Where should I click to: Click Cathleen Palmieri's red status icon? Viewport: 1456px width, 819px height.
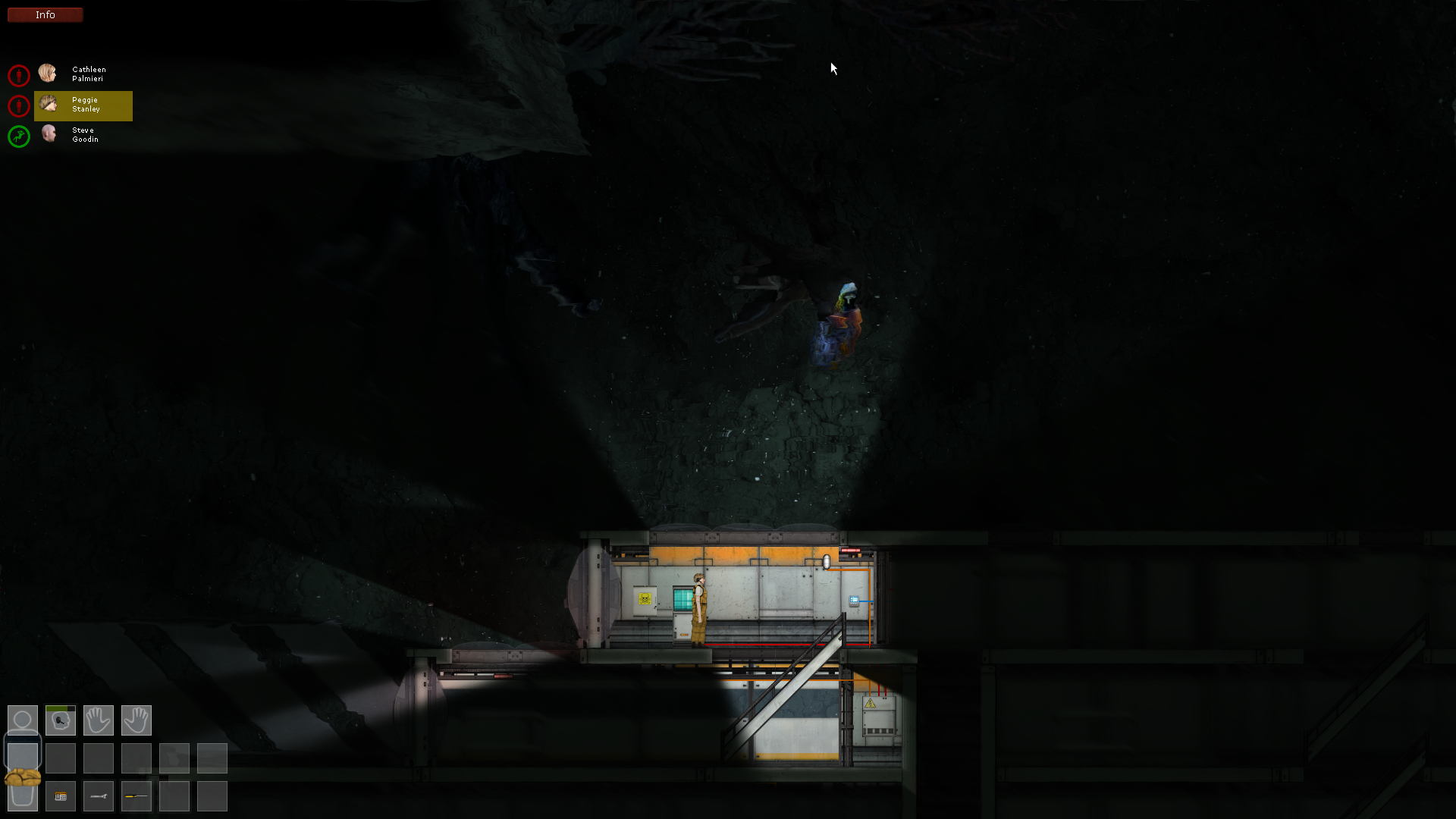pos(18,75)
